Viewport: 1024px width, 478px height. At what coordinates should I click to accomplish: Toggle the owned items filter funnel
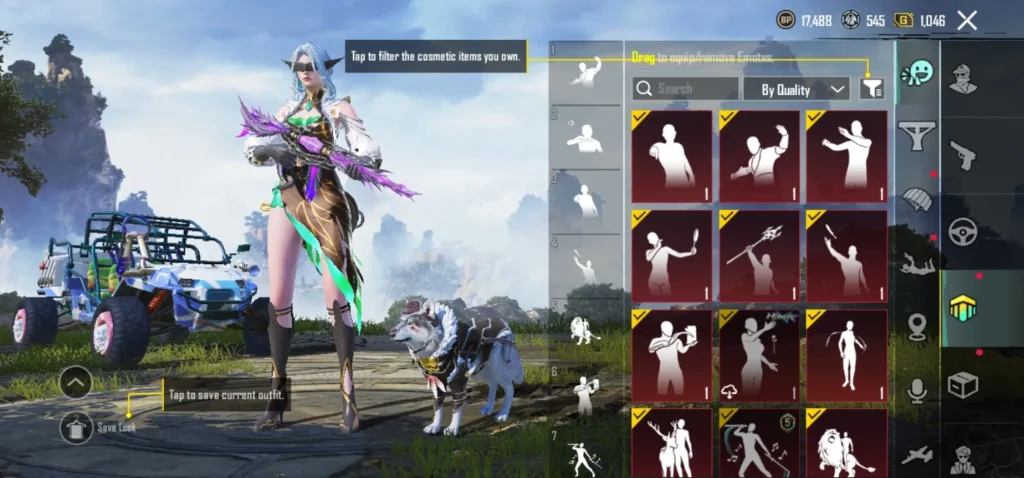pos(872,89)
